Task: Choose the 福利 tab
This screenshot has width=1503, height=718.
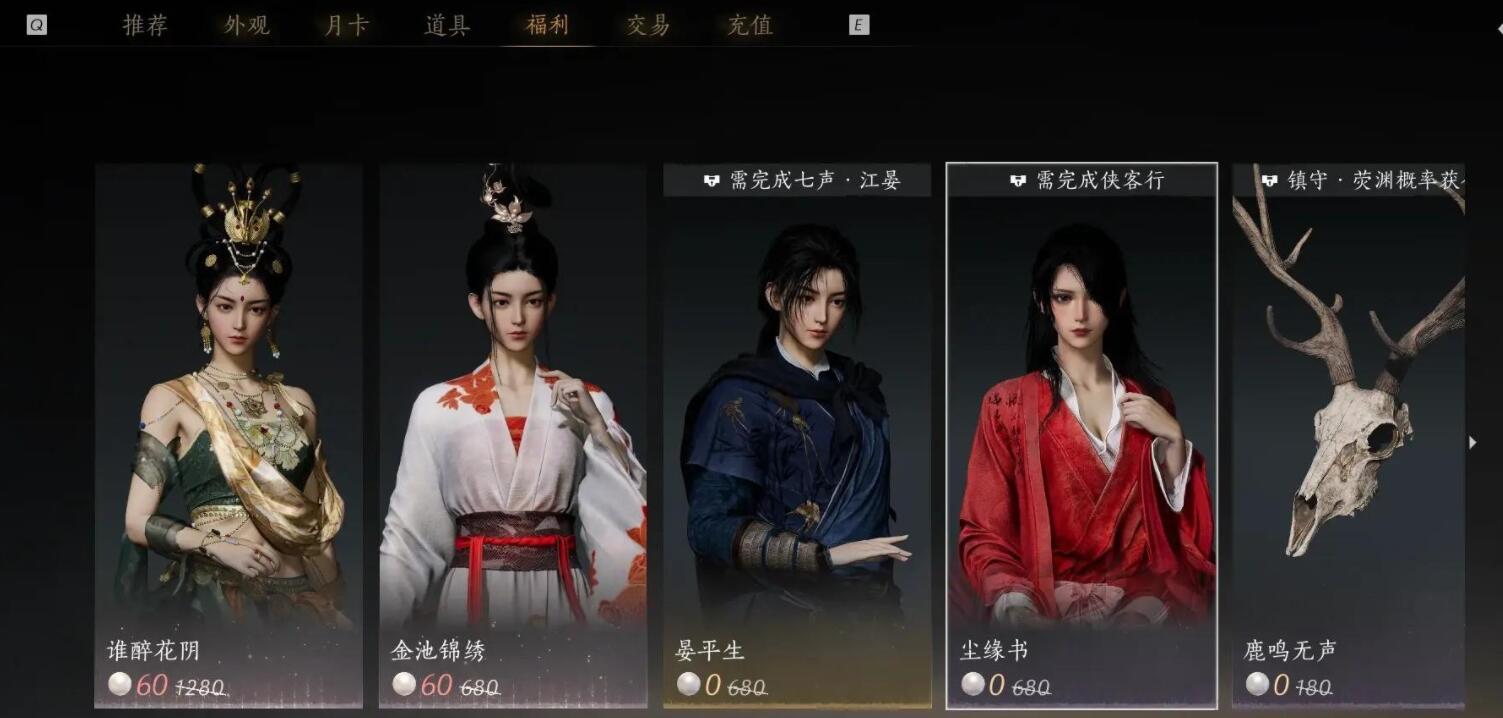Action: (x=547, y=25)
